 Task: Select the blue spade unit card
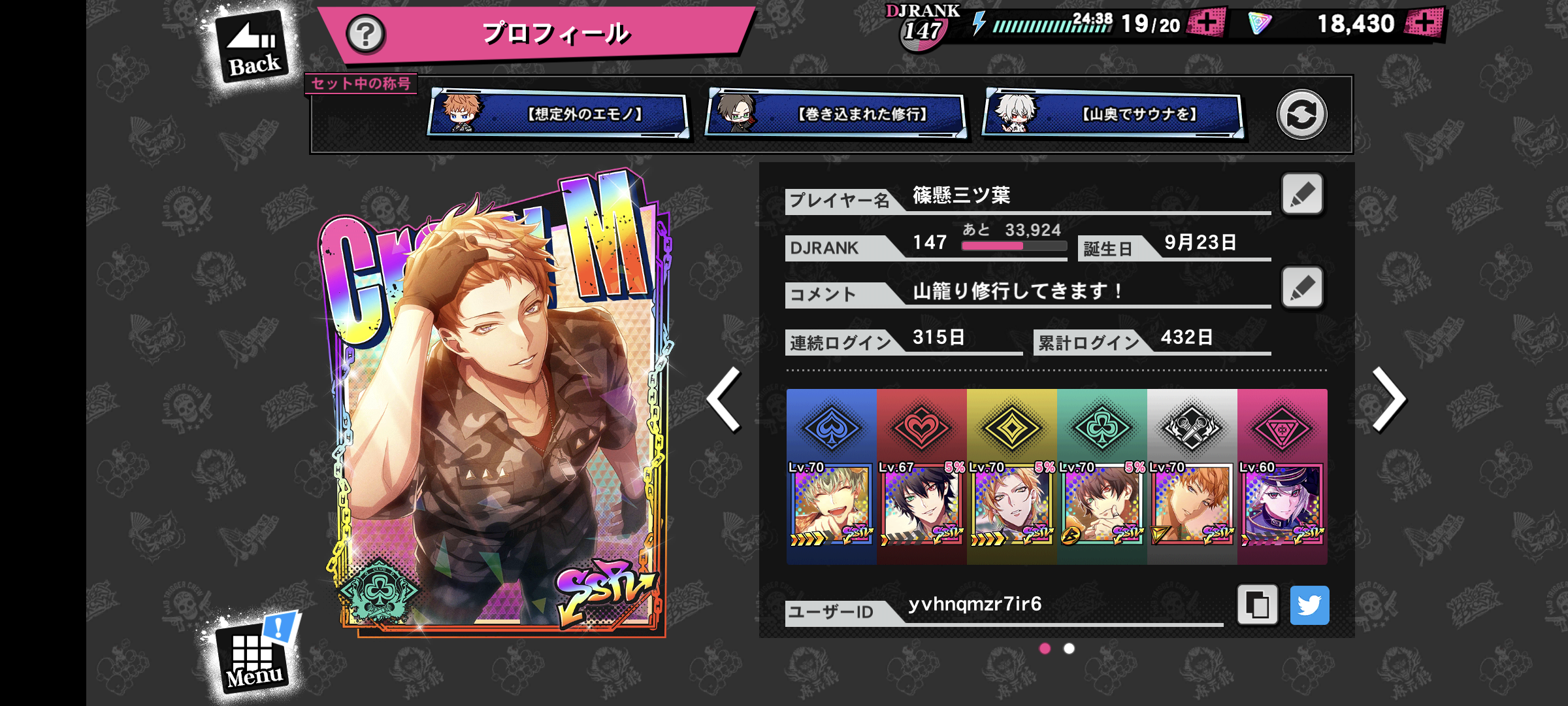coord(831,477)
